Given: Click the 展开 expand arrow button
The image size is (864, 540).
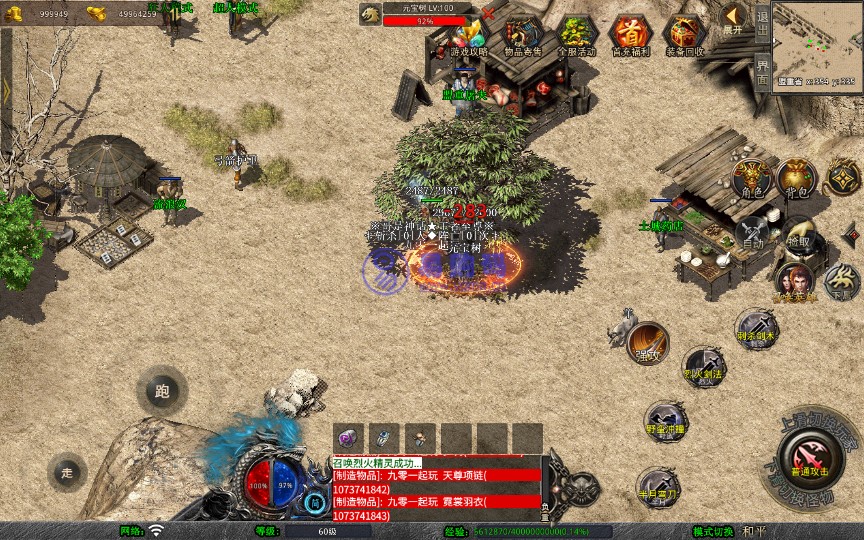Looking at the screenshot, I should point(733,18).
